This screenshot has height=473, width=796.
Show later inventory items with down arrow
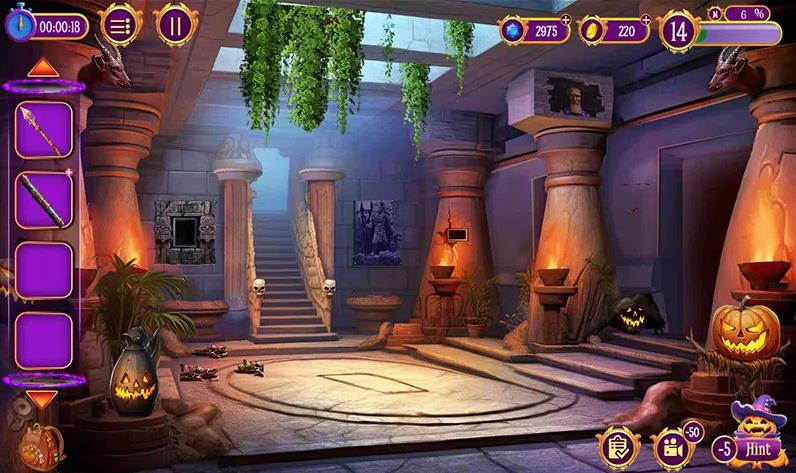[x=42, y=399]
